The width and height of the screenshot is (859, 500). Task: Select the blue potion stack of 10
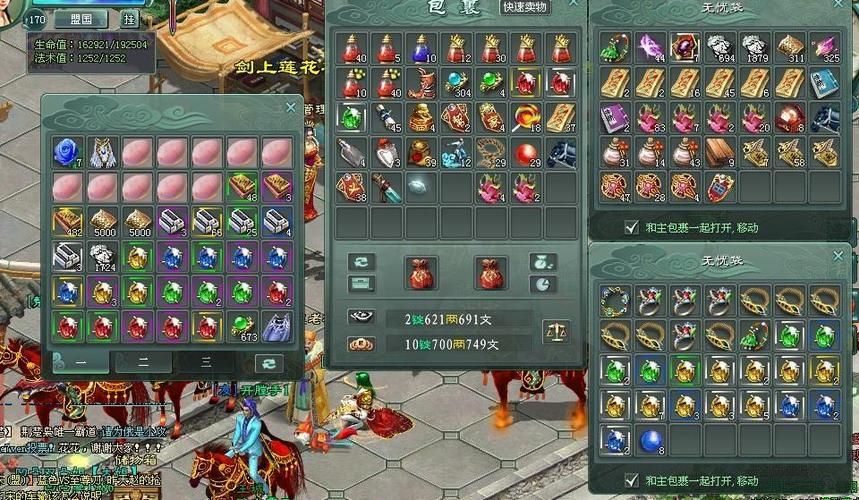(x=422, y=48)
